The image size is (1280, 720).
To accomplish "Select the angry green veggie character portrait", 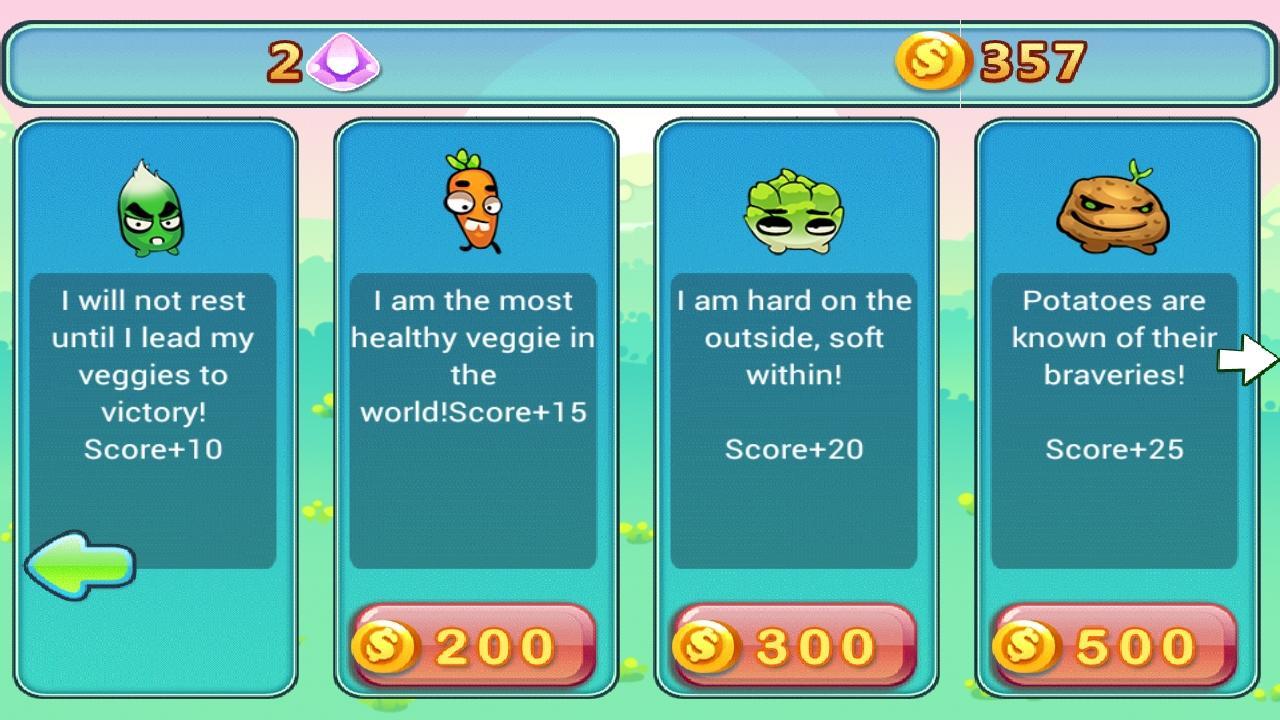I will 153,205.
